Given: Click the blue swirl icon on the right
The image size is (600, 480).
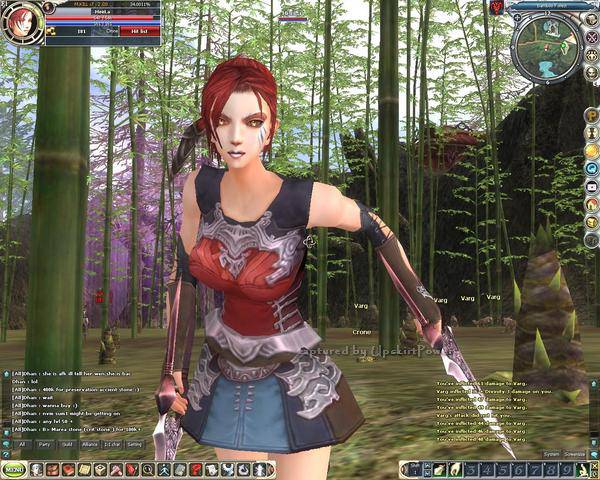Looking at the screenshot, I should (591, 169).
